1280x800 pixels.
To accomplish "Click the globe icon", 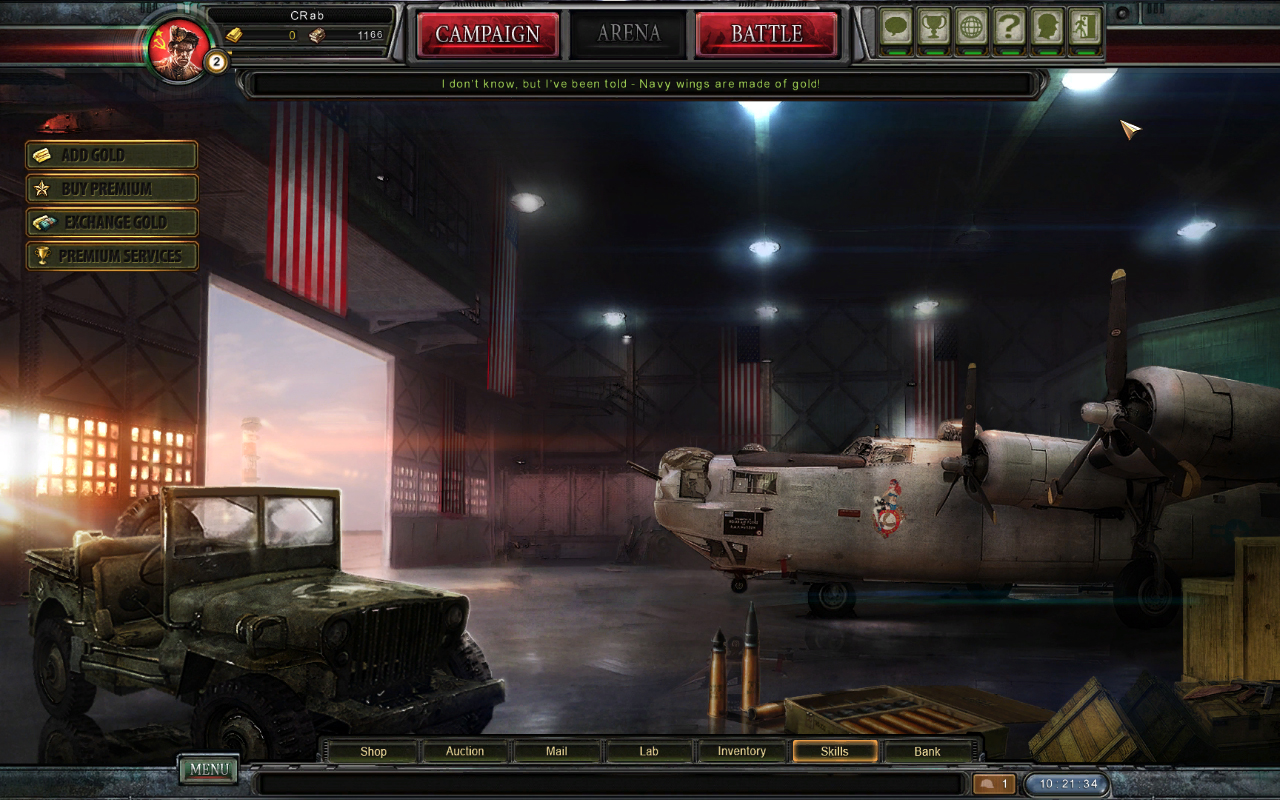I will tap(971, 27).
